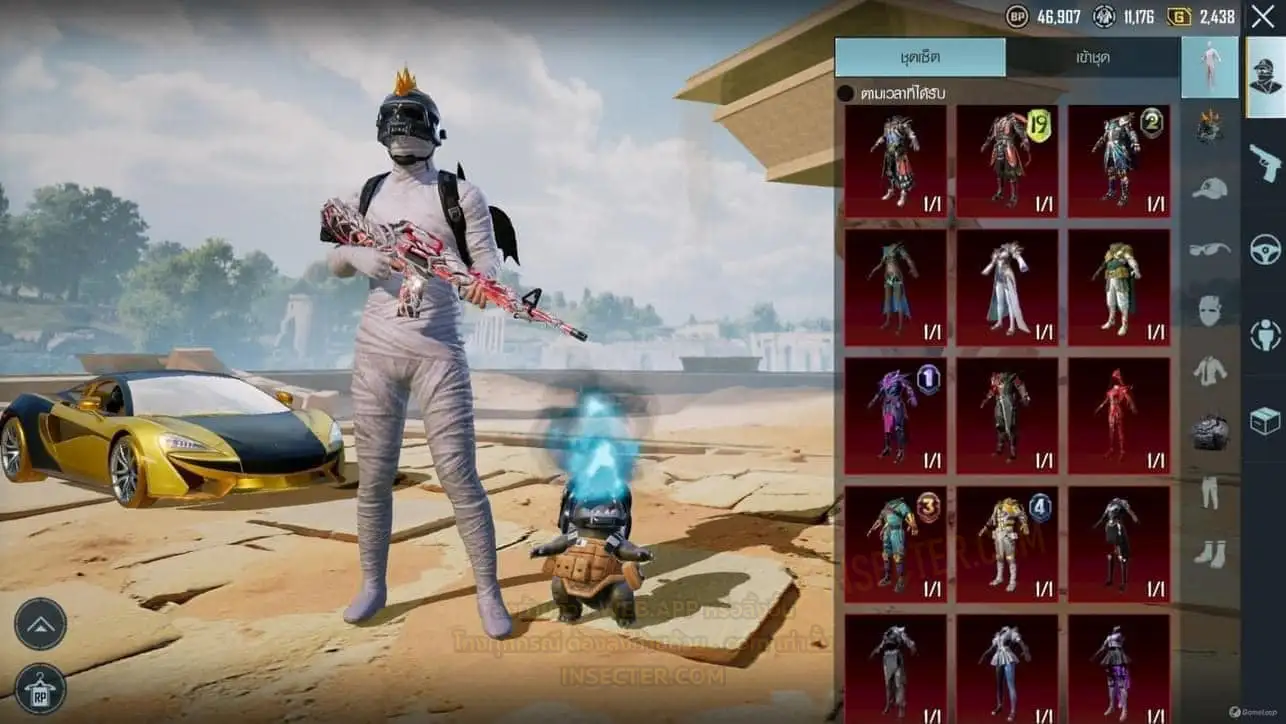Open the pants category
Image resolution: width=1286 pixels, height=724 pixels.
click(1210, 492)
